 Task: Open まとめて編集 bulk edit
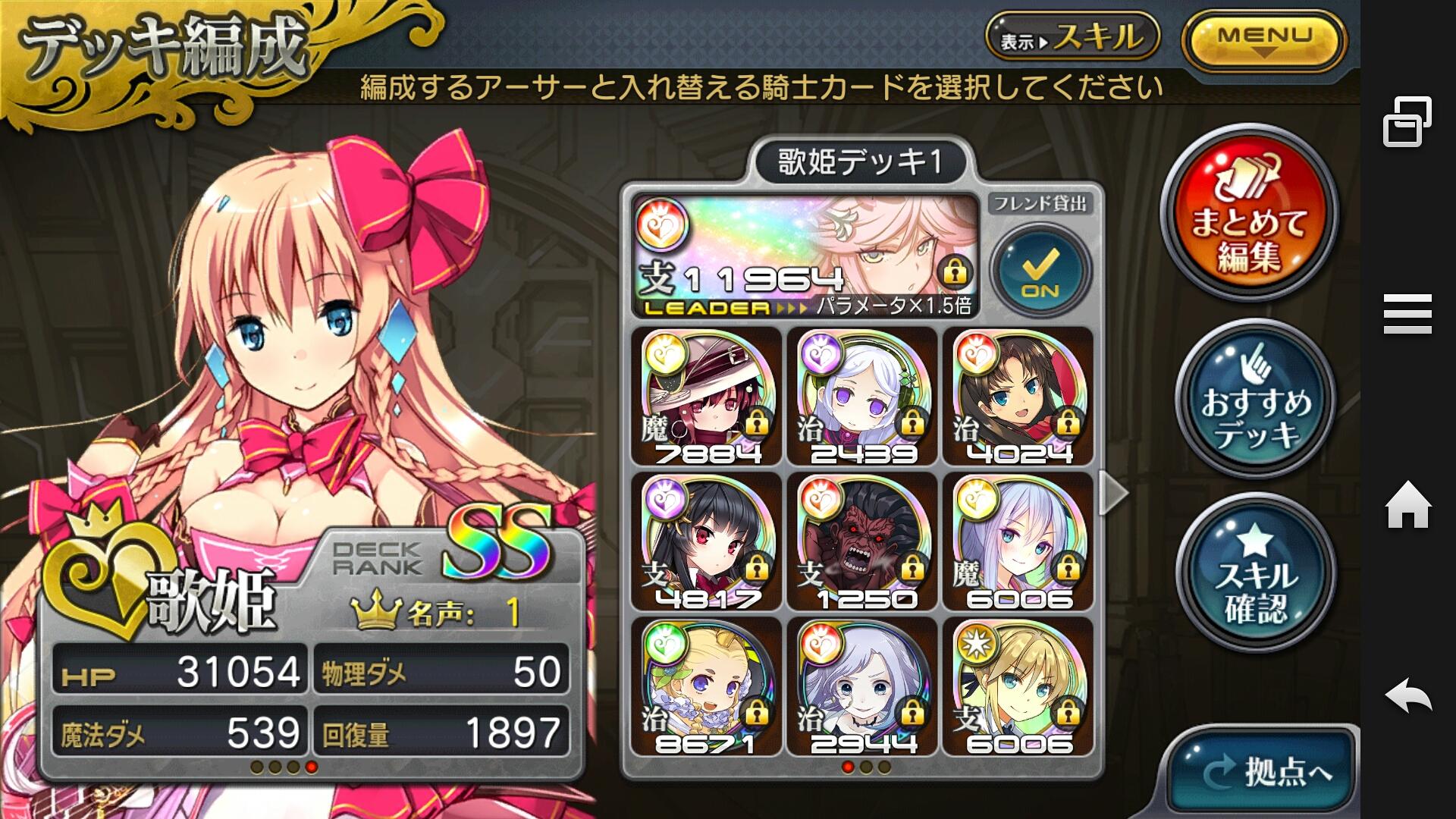1249,214
